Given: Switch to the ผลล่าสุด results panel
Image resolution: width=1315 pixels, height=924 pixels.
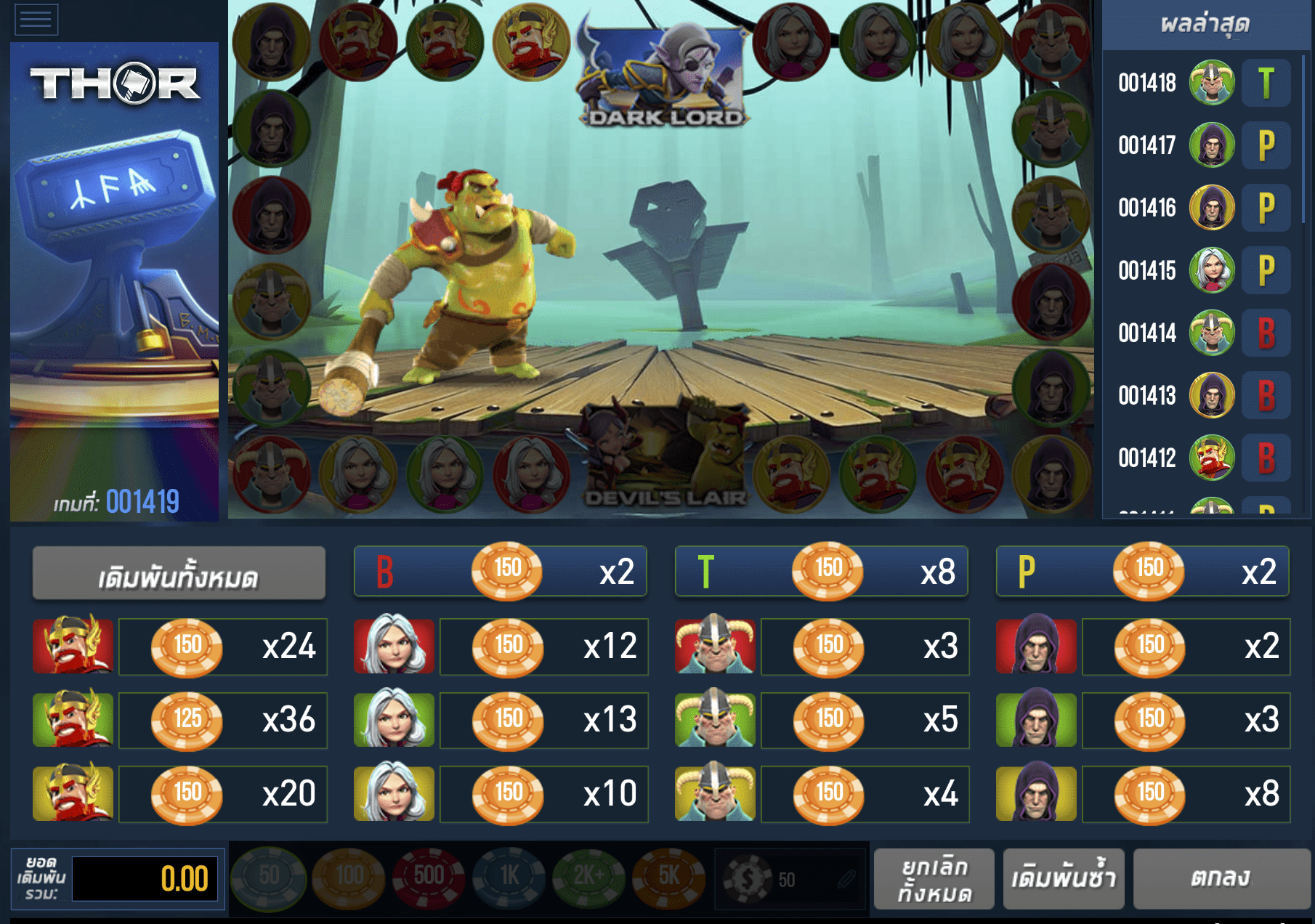Looking at the screenshot, I should click(1206, 24).
